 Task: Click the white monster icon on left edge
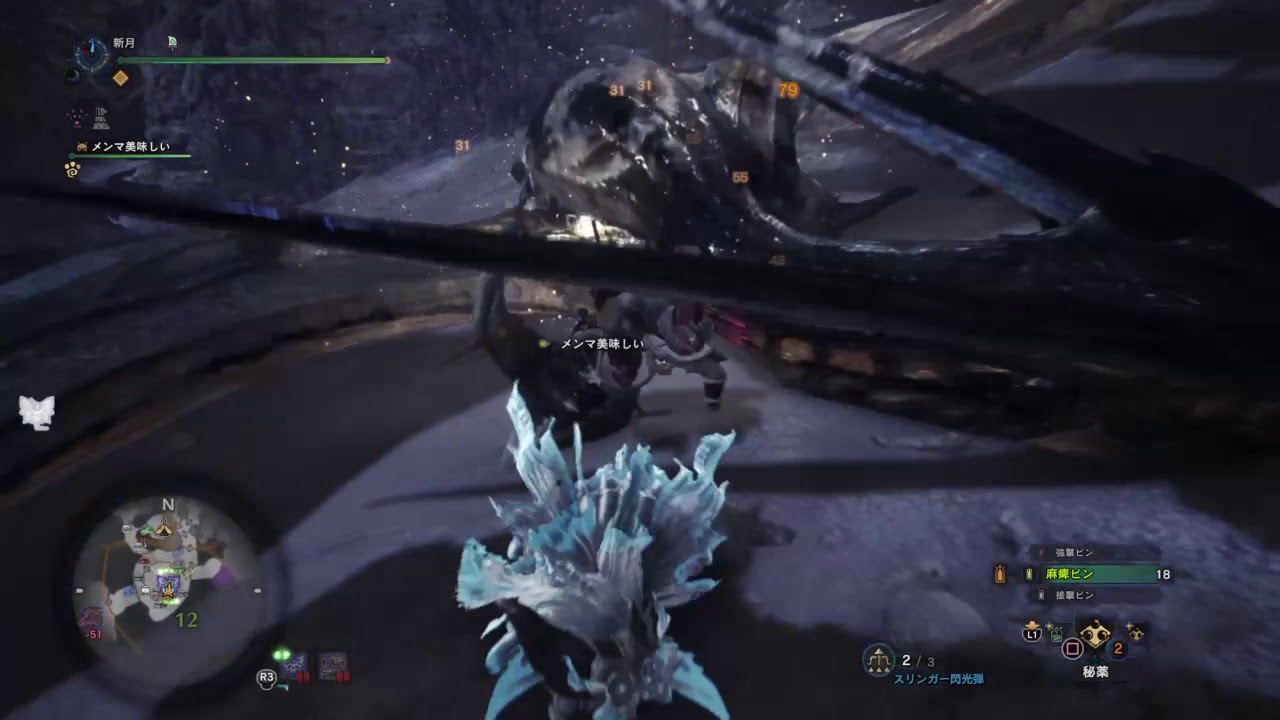pyautogui.click(x=37, y=412)
